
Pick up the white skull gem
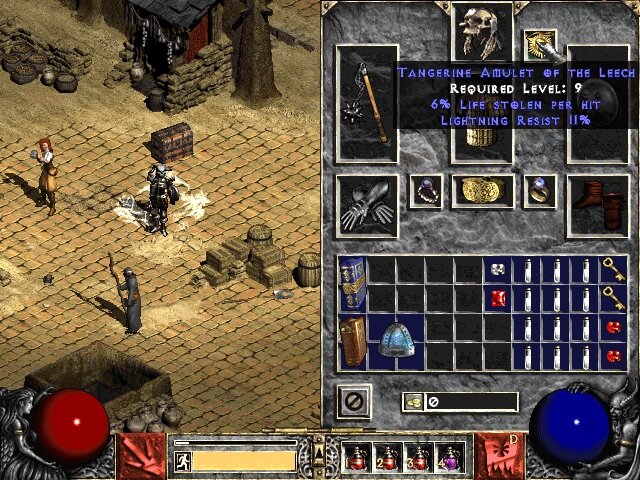(497, 269)
